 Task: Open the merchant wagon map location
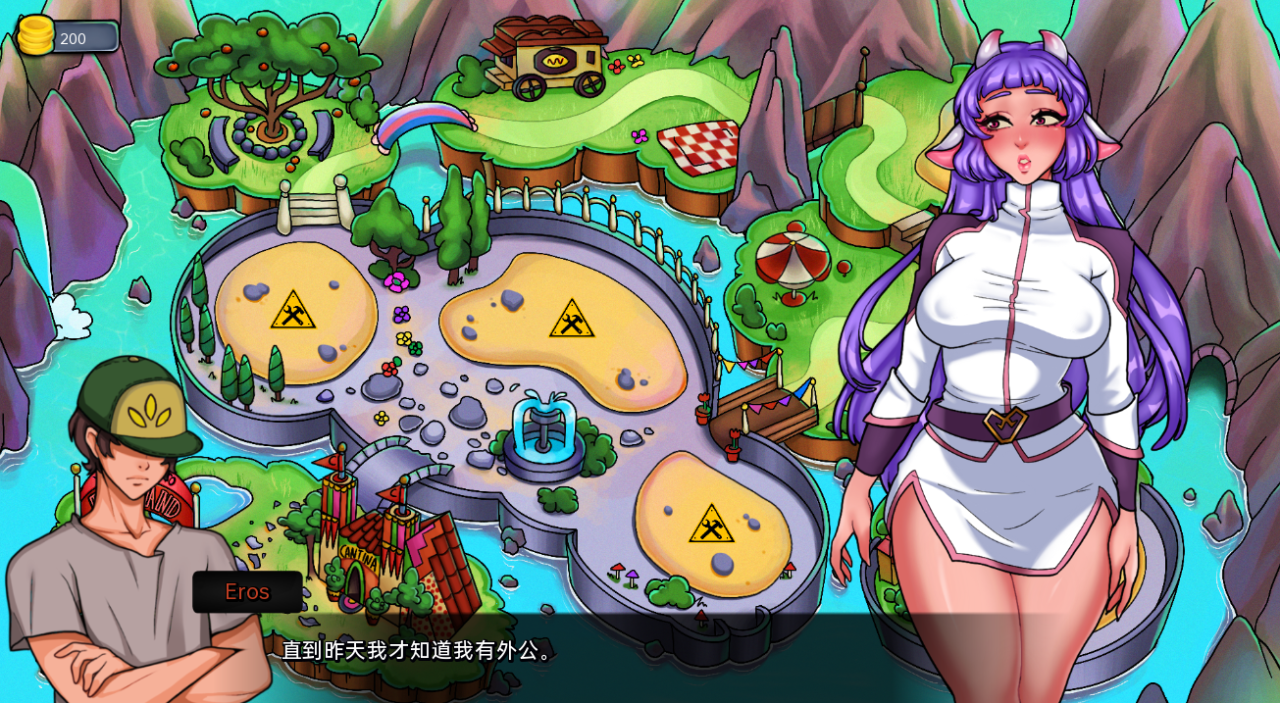tap(547, 56)
